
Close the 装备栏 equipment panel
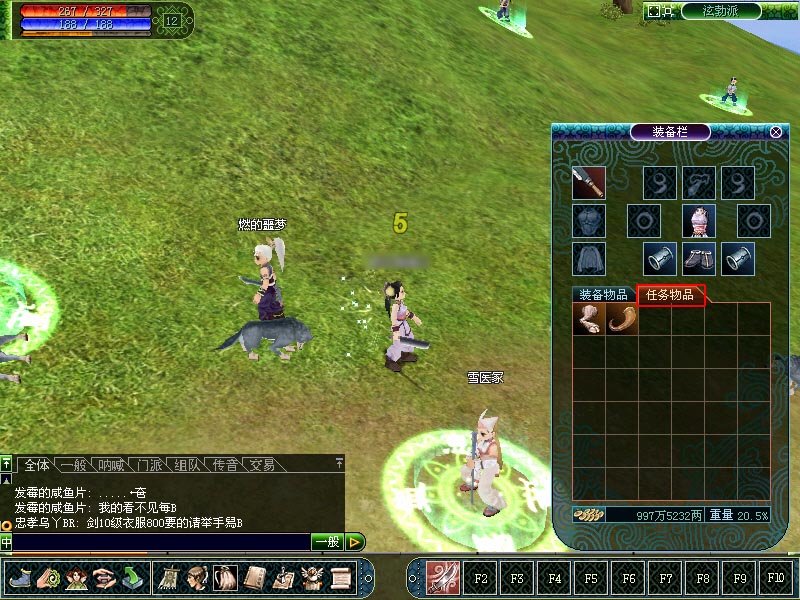pos(776,132)
